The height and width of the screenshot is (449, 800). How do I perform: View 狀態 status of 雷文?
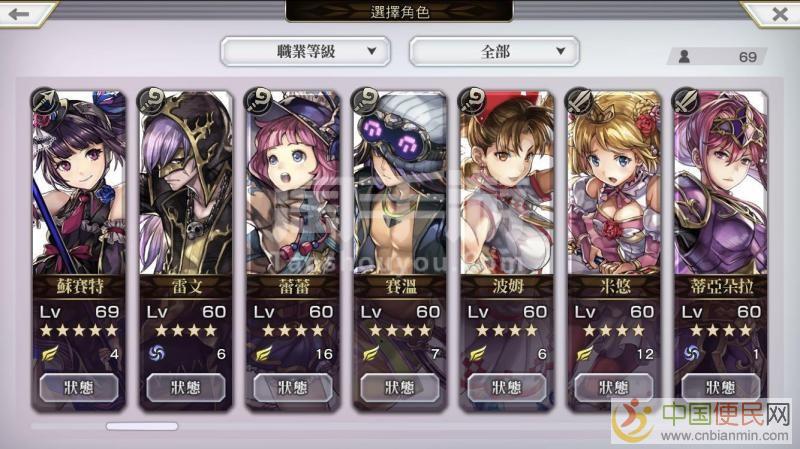click(x=186, y=387)
